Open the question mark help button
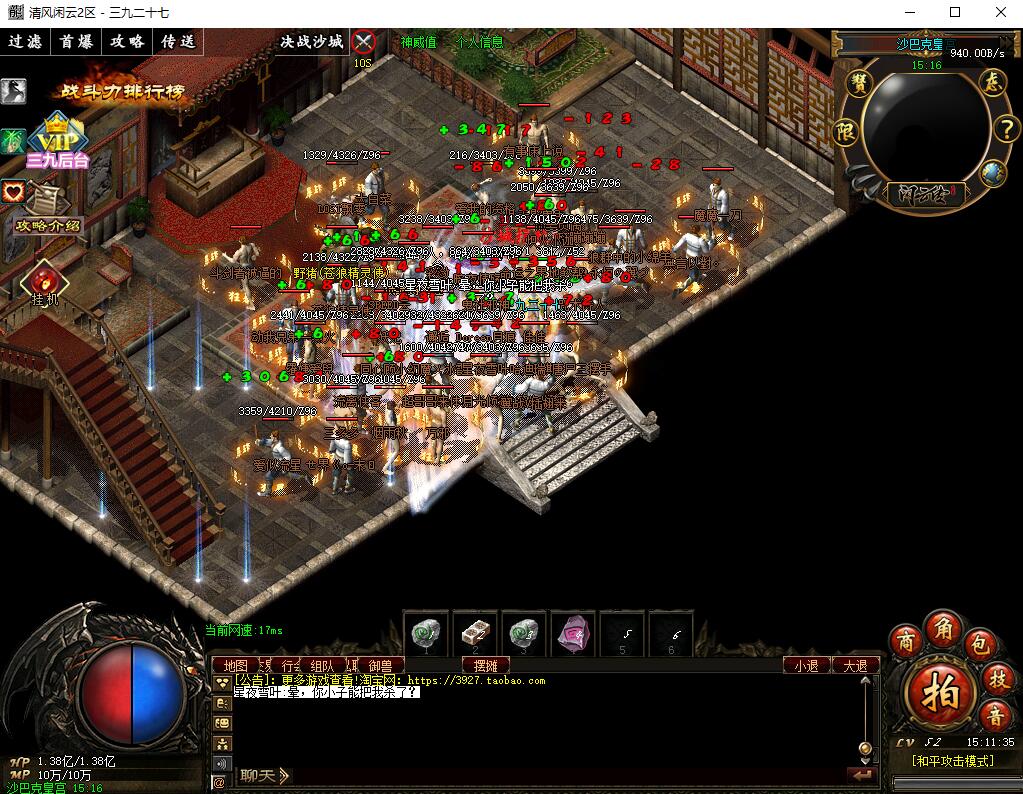This screenshot has height=794, width=1023. click(x=1004, y=129)
